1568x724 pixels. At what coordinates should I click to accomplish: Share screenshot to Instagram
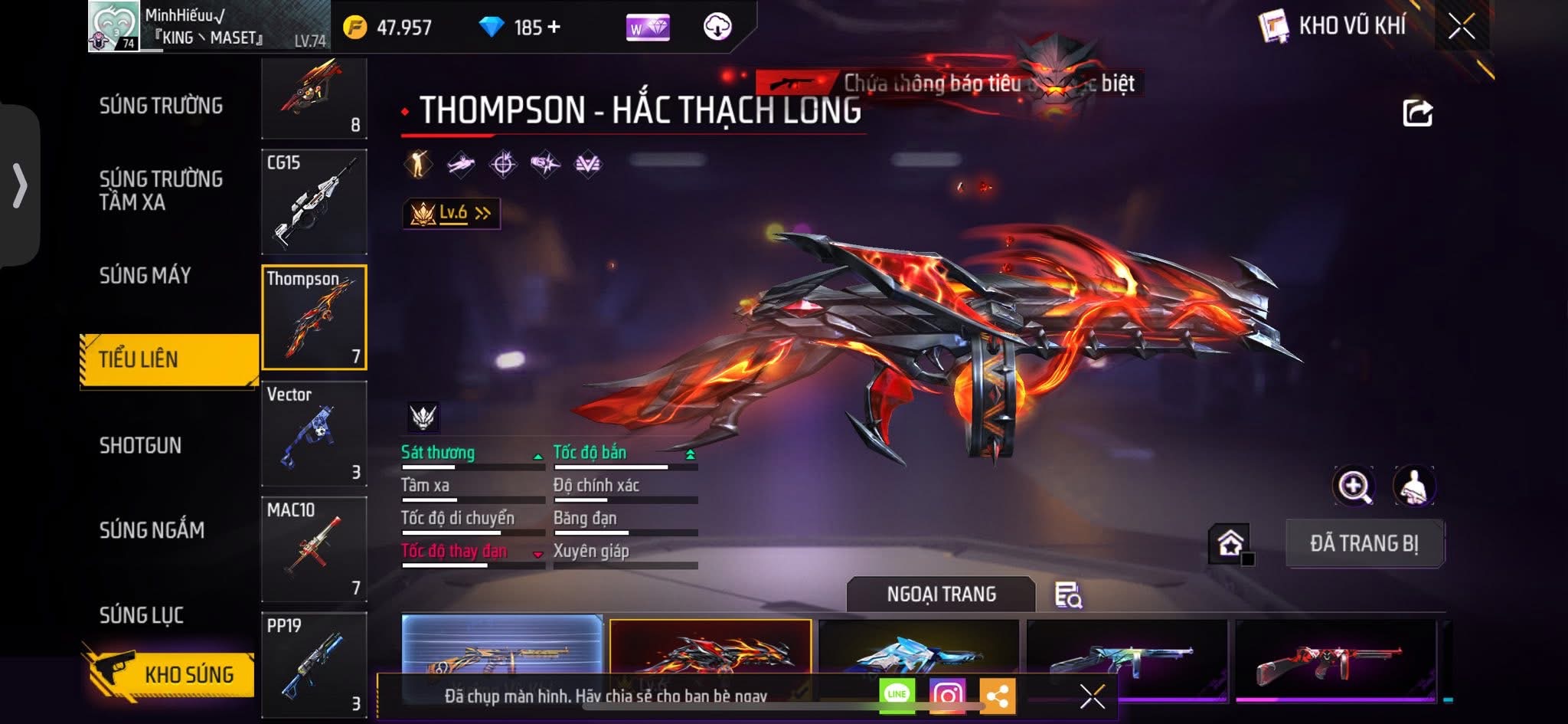point(947,695)
